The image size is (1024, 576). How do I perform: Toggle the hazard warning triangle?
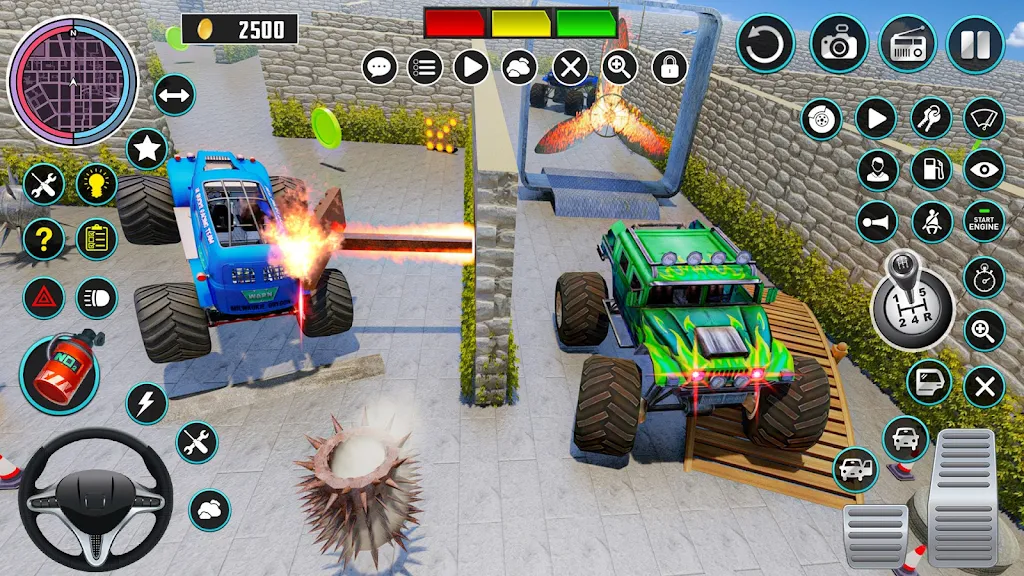(43, 297)
